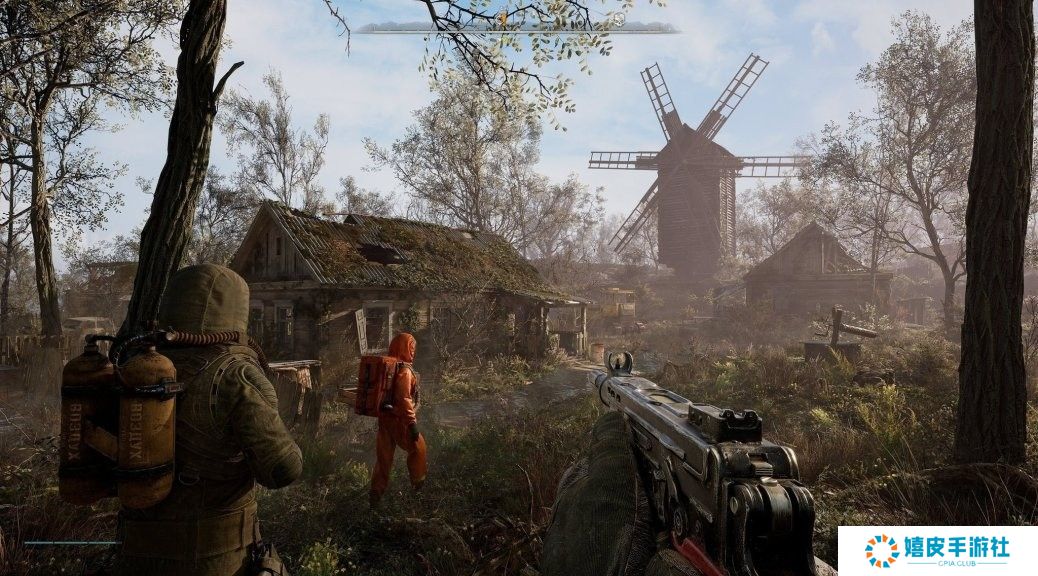Image resolution: width=1038 pixels, height=576 pixels.
Task: Select the white marker on the compass
Action: pyautogui.click(x=619, y=19)
